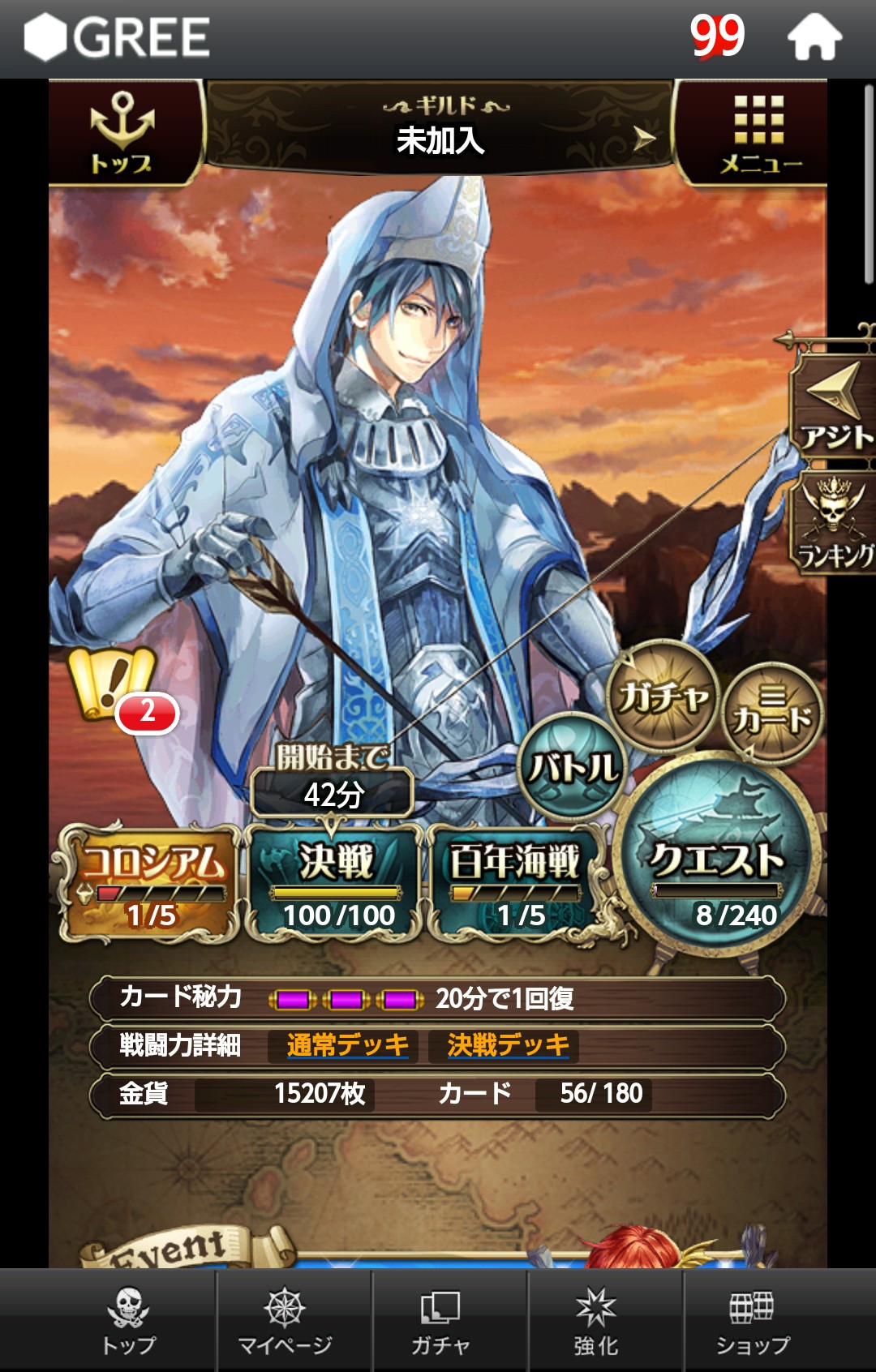This screenshot has height=1372, width=876.
Task: View the 通常デッキ details
Action: (347, 1045)
